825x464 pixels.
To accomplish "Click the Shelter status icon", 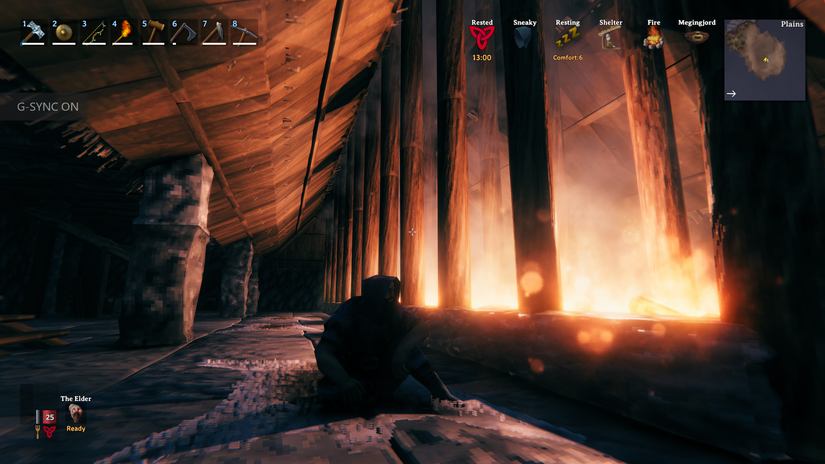I will click(610, 38).
